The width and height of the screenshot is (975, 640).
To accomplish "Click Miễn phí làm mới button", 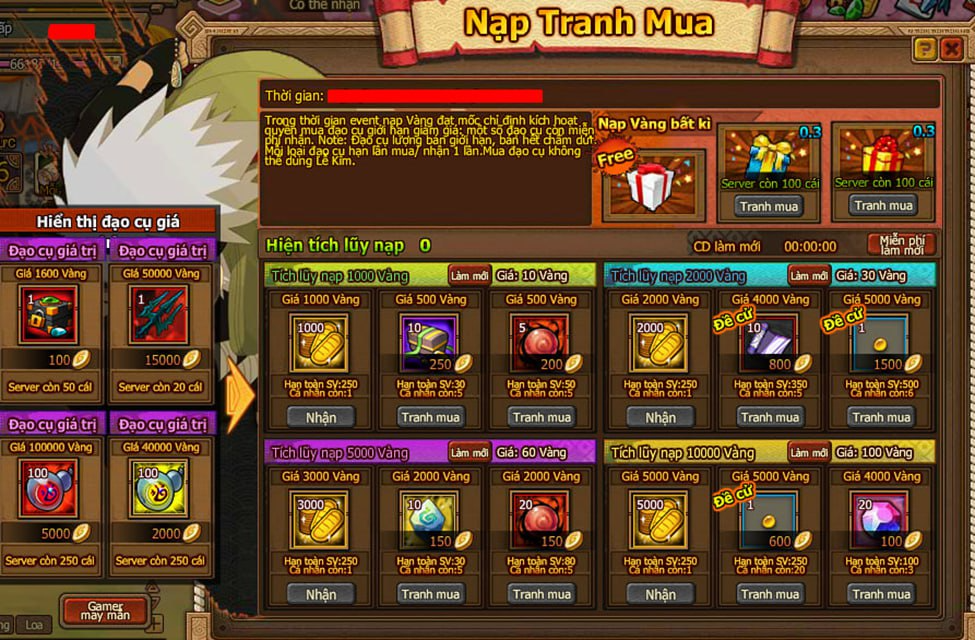I will tap(901, 245).
